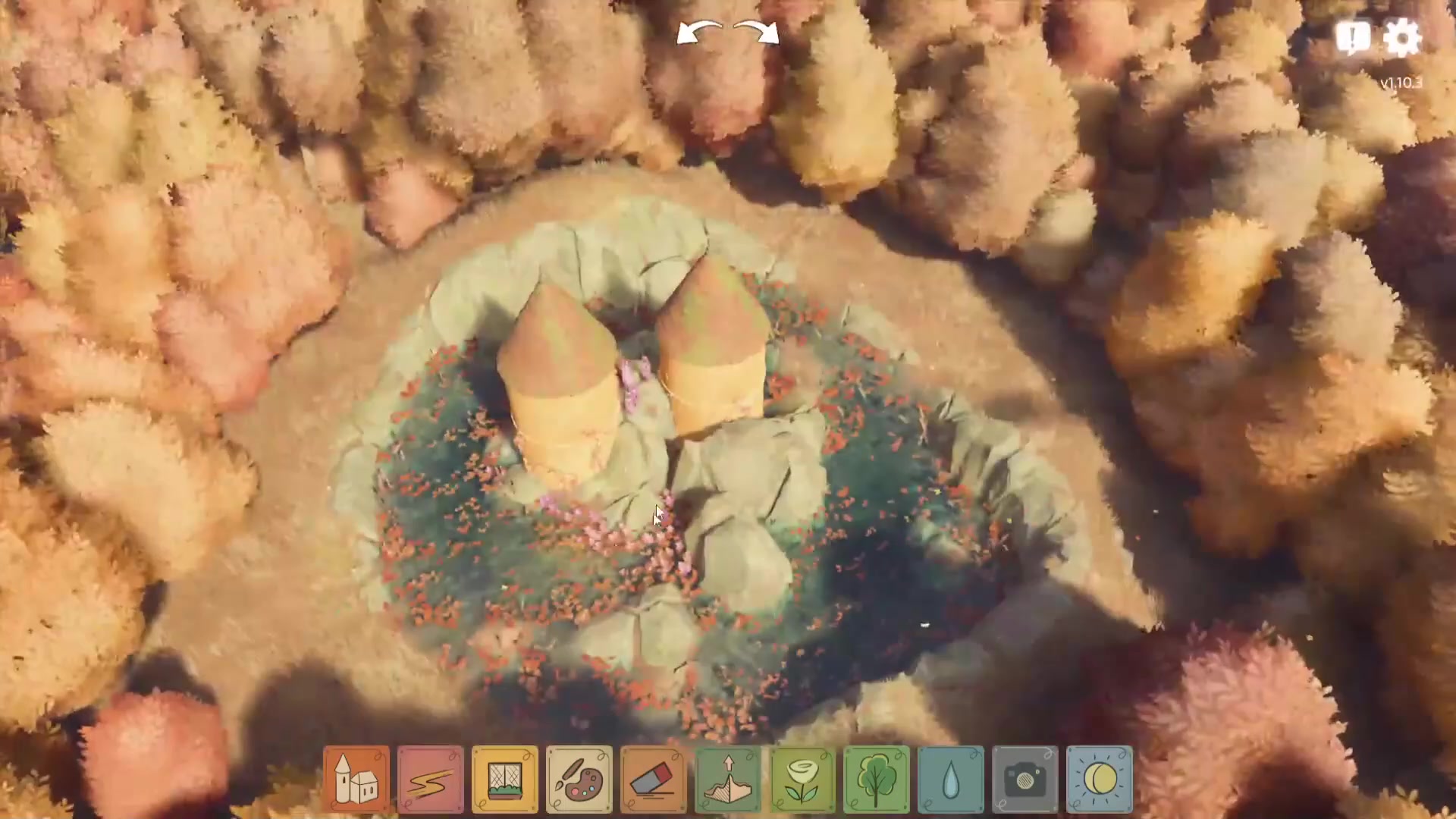Select the Terrain sculpting tool
The width and height of the screenshot is (1456, 819).
click(727, 778)
